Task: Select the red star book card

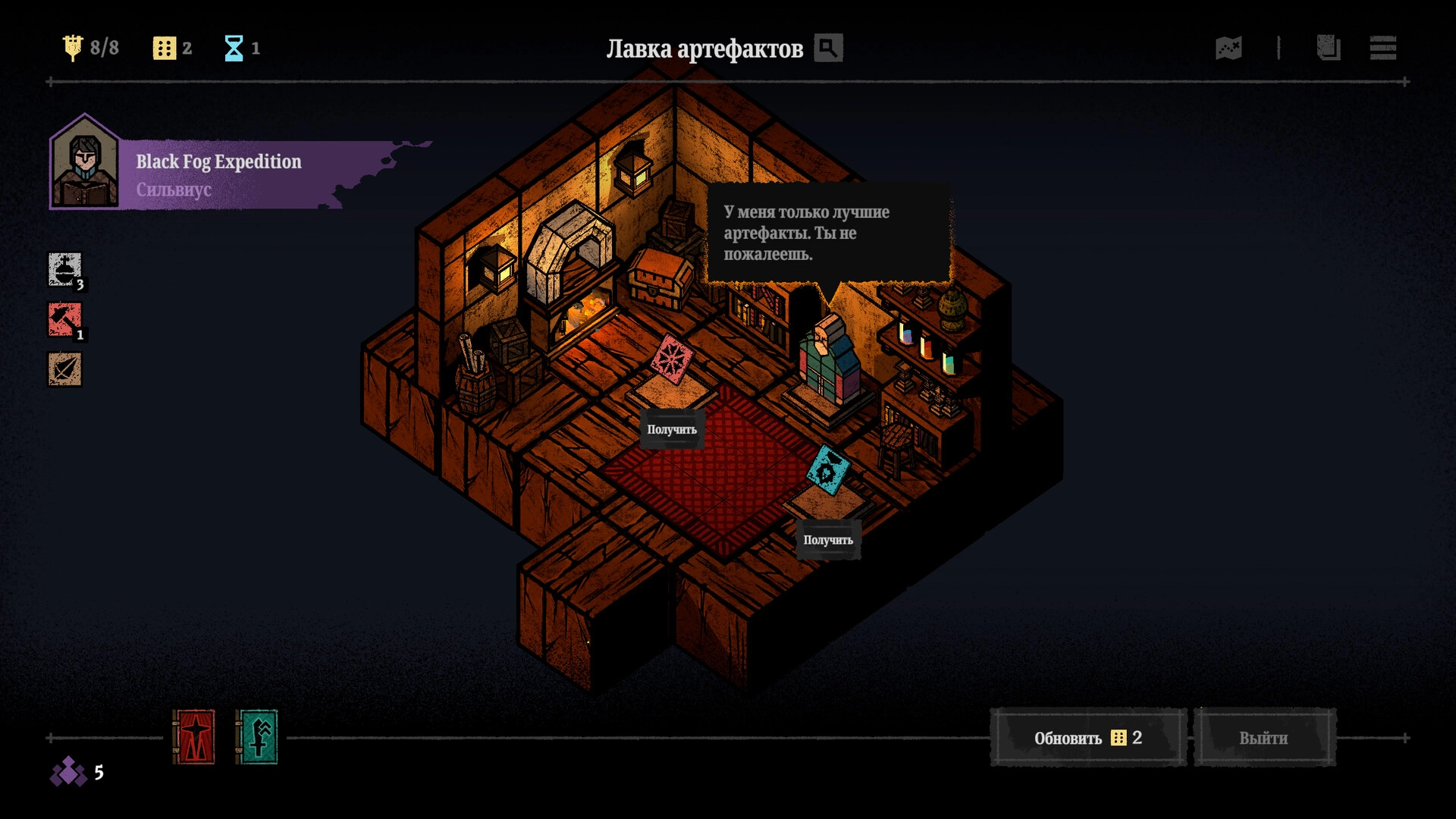Action: pos(194,736)
